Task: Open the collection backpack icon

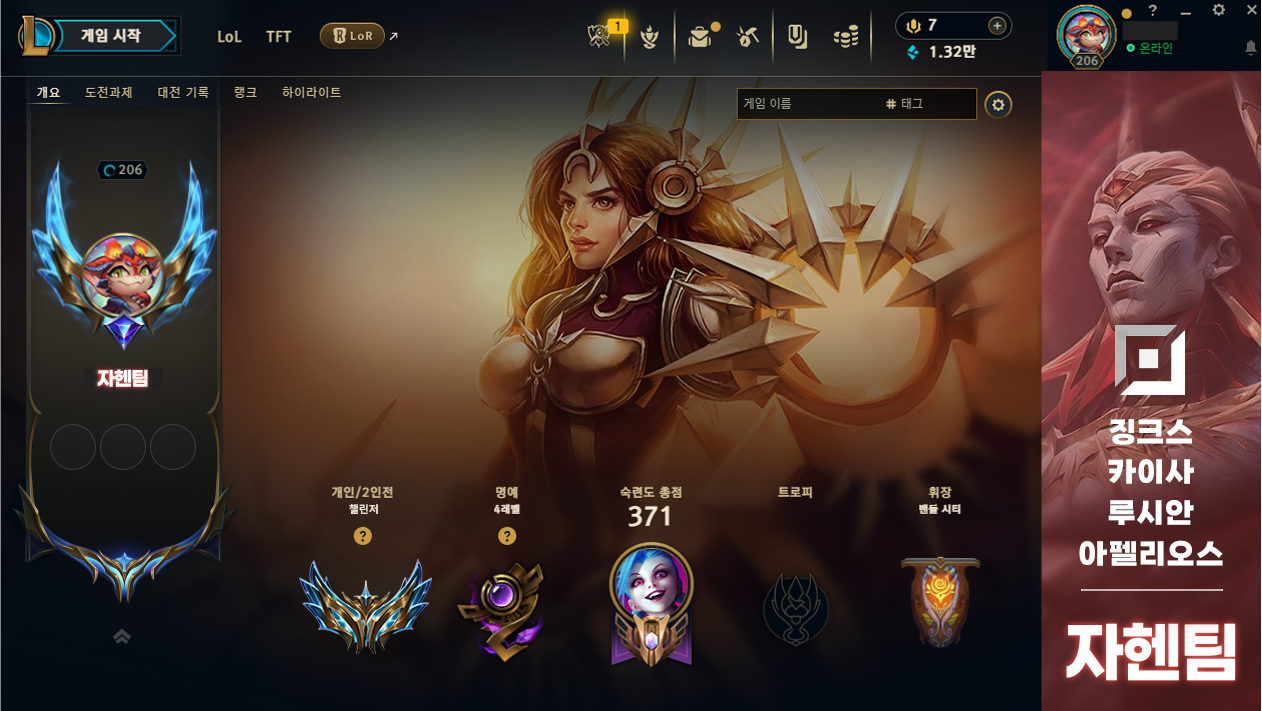Action: click(x=699, y=37)
